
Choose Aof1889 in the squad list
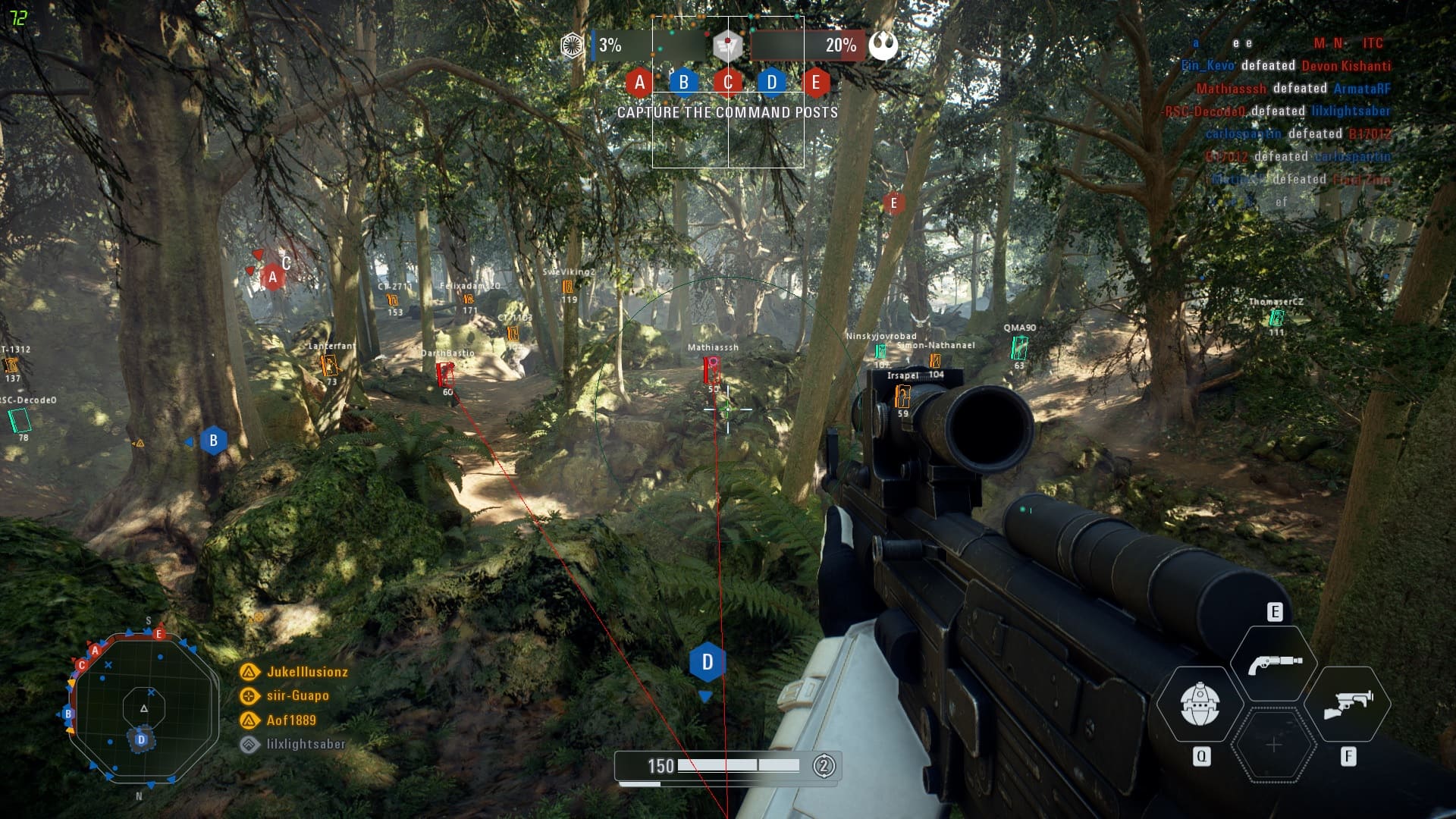pyautogui.click(x=290, y=720)
